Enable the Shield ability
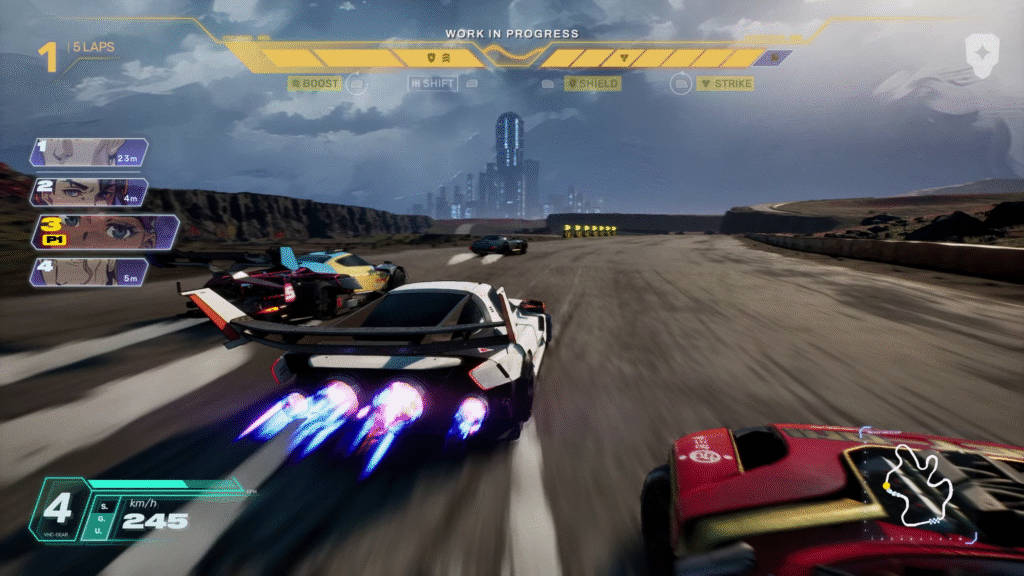Screen dimensions: 1024x576 pyautogui.click(x=593, y=83)
